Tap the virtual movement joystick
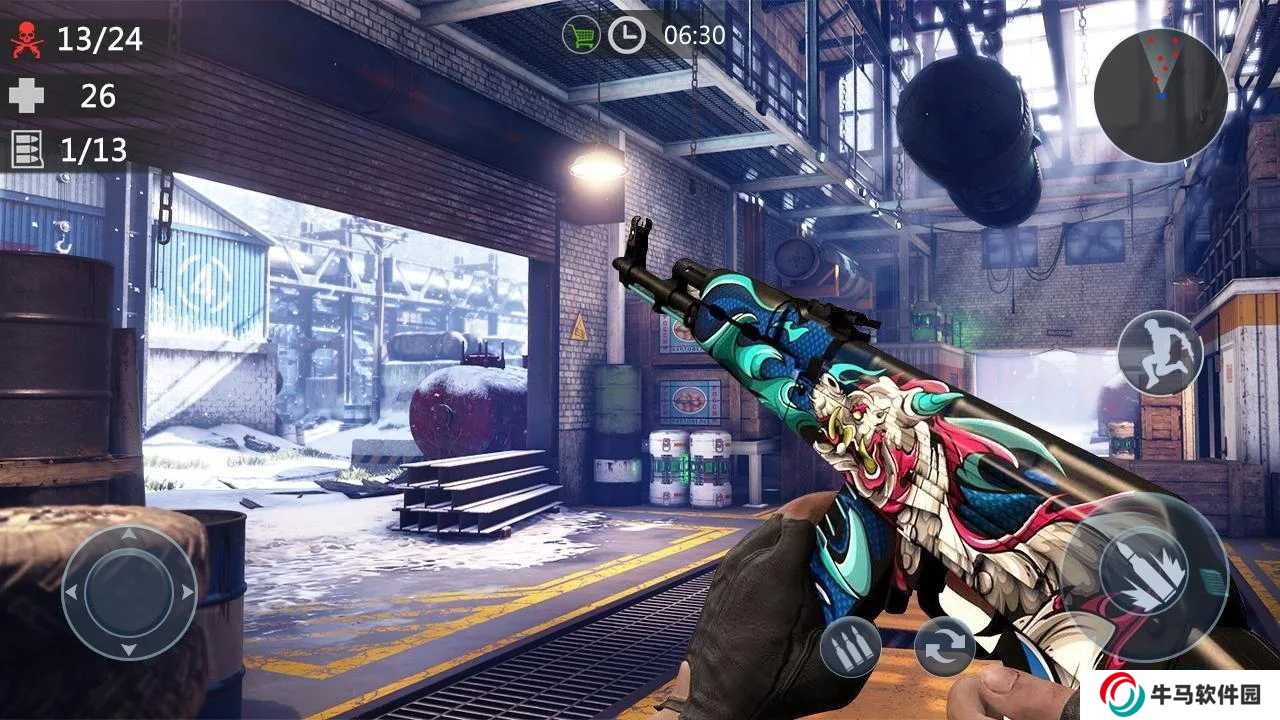1280x720 pixels. (129, 592)
